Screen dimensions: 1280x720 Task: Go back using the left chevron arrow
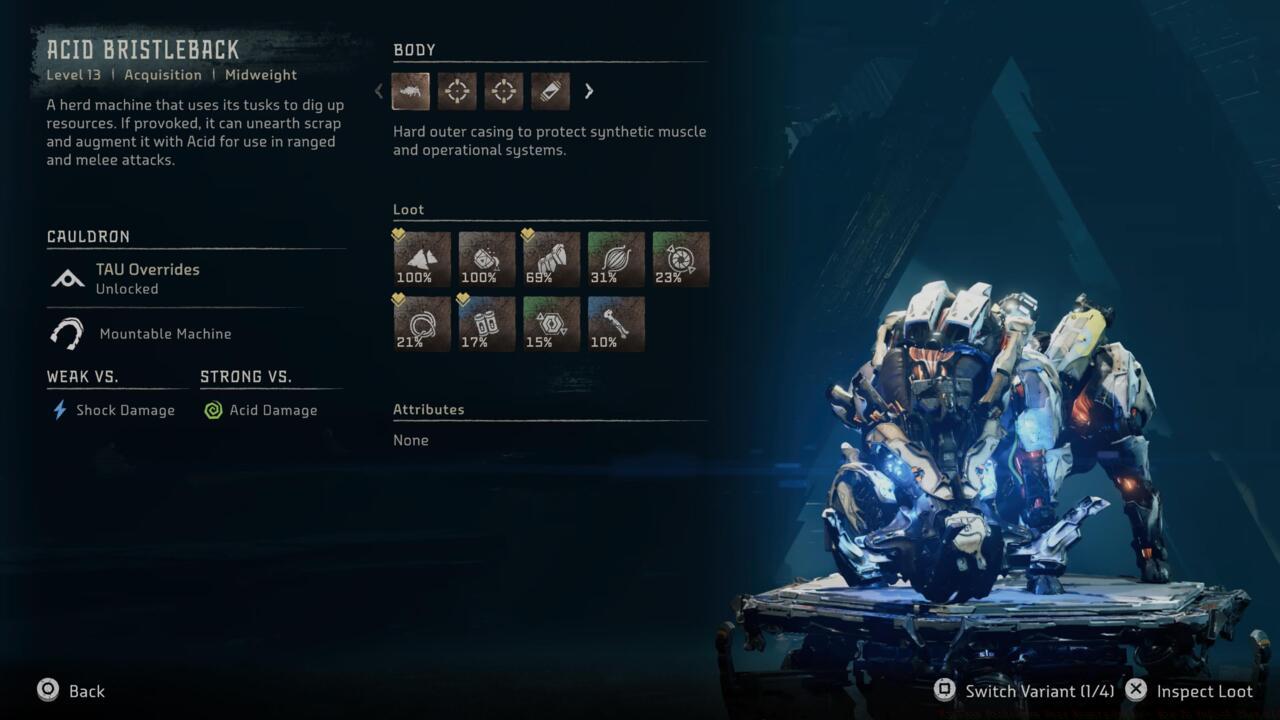click(x=378, y=91)
